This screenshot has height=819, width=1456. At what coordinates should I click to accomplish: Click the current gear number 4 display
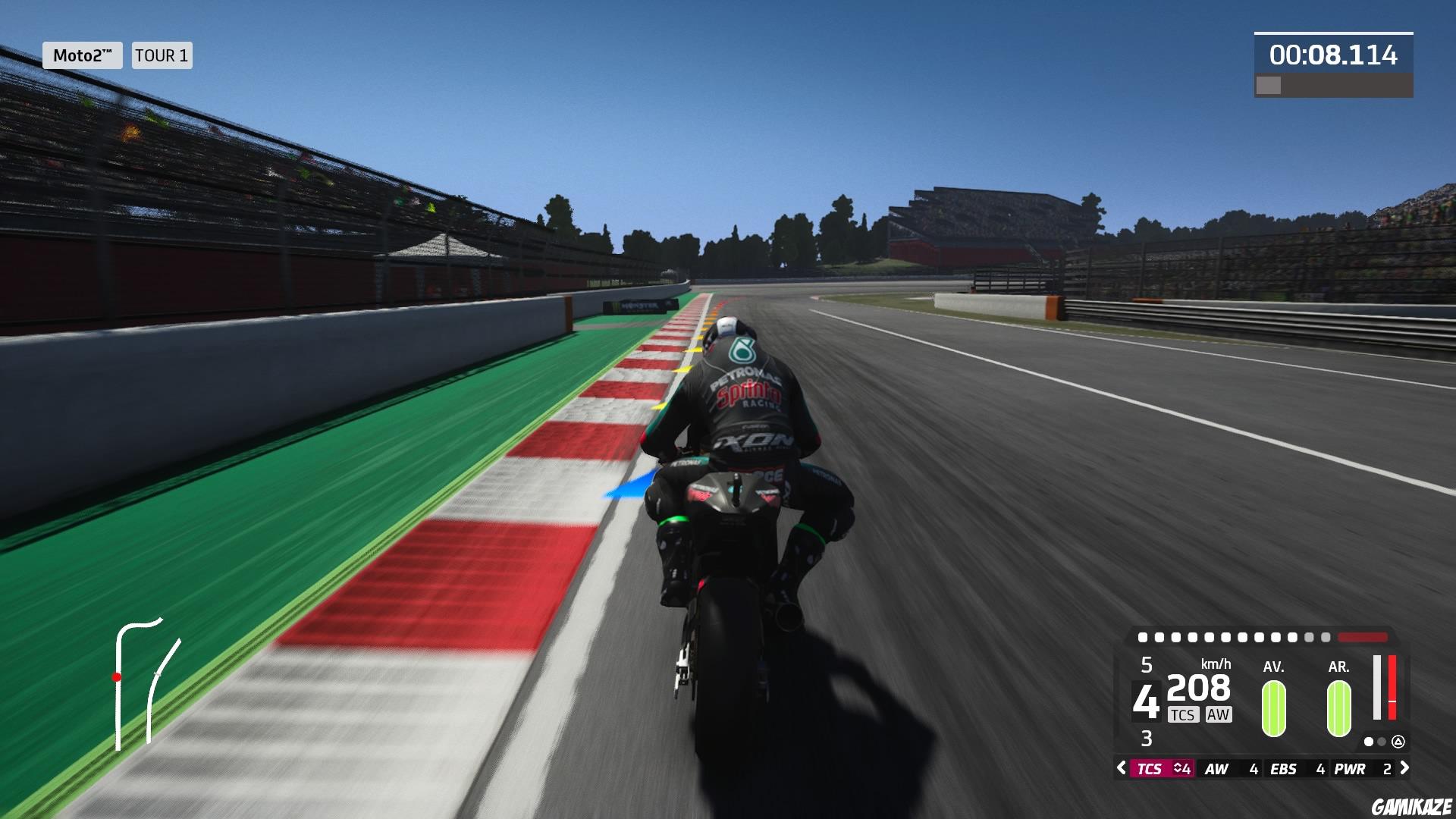1147,701
